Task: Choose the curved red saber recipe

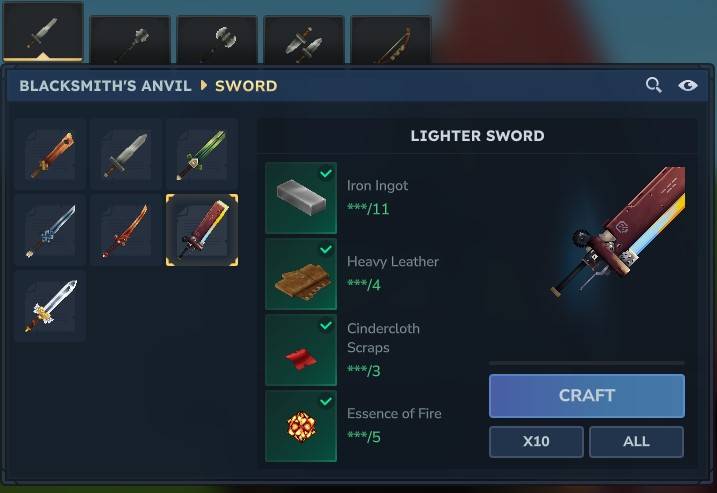Action: tap(126, 230)
